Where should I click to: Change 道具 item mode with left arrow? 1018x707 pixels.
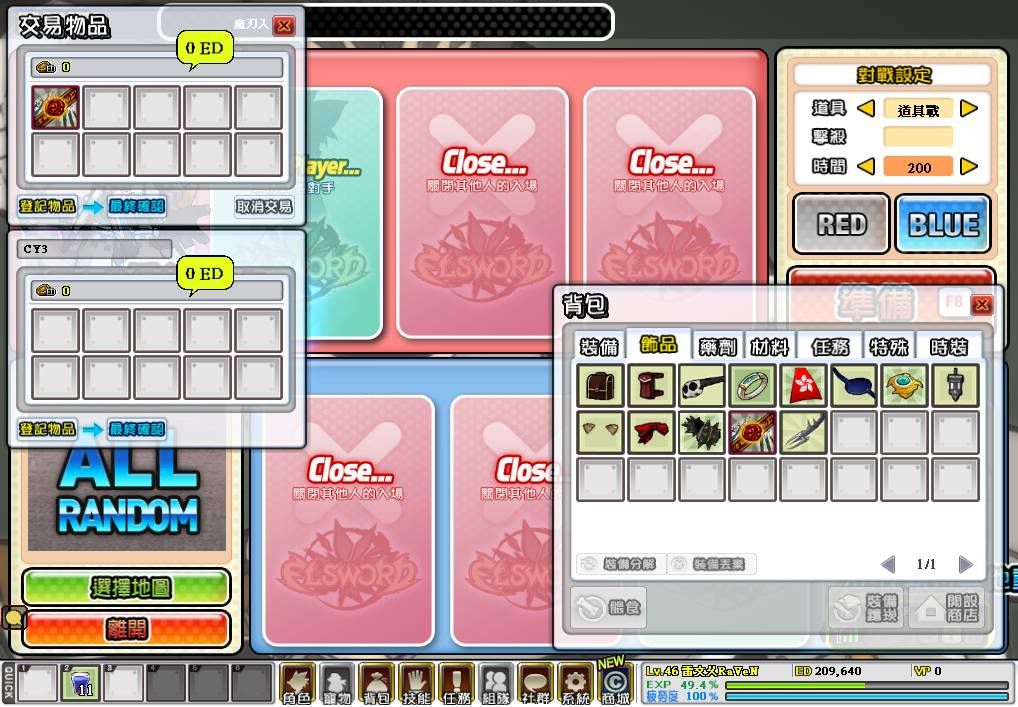tap(867, 109)
